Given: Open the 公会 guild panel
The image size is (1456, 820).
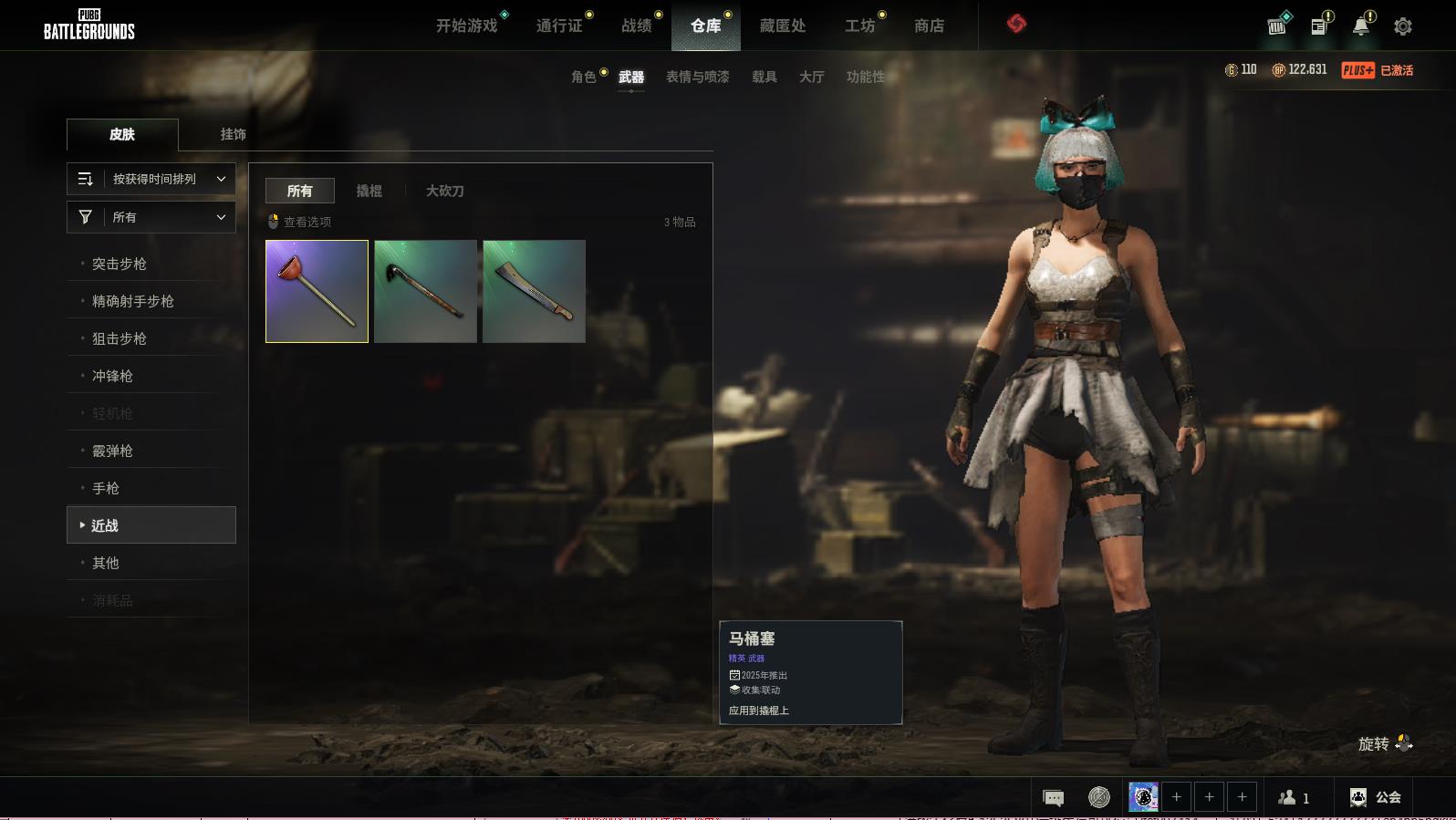Looking at the screenshot, I should pos(1376,797).
